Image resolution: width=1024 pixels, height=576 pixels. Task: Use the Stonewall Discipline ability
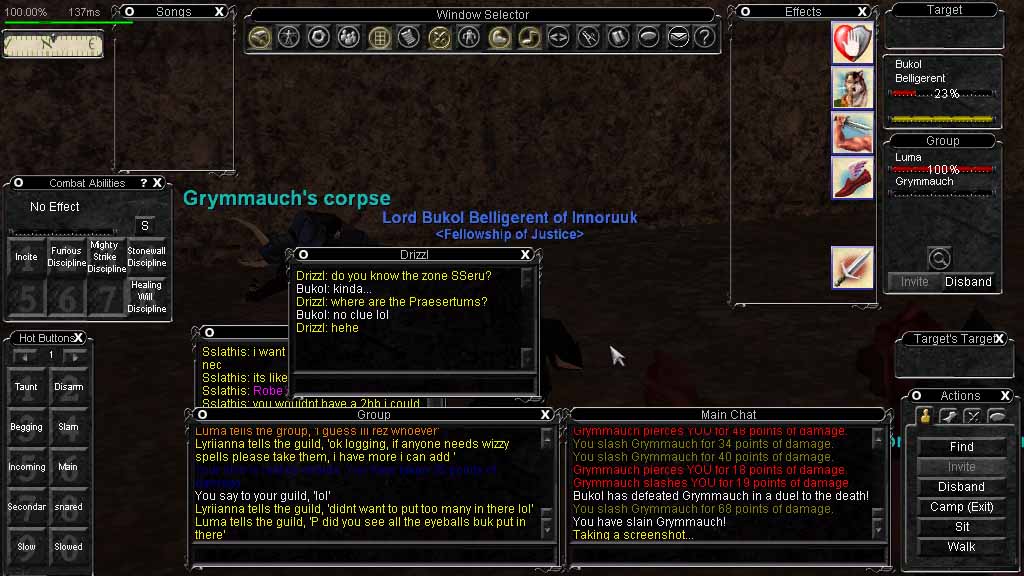coord(146,257)
